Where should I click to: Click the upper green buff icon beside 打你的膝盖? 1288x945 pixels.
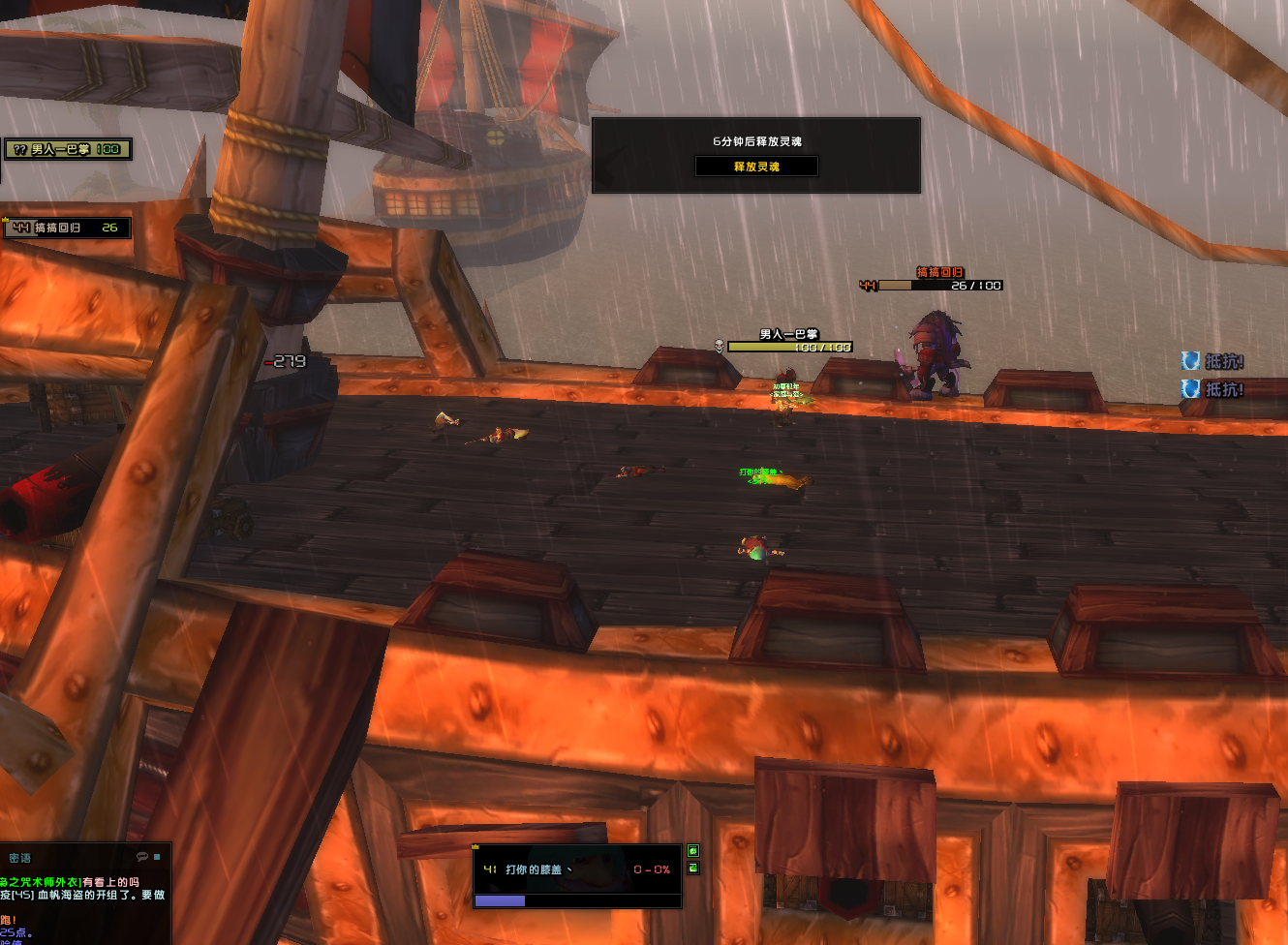[693, 851]
